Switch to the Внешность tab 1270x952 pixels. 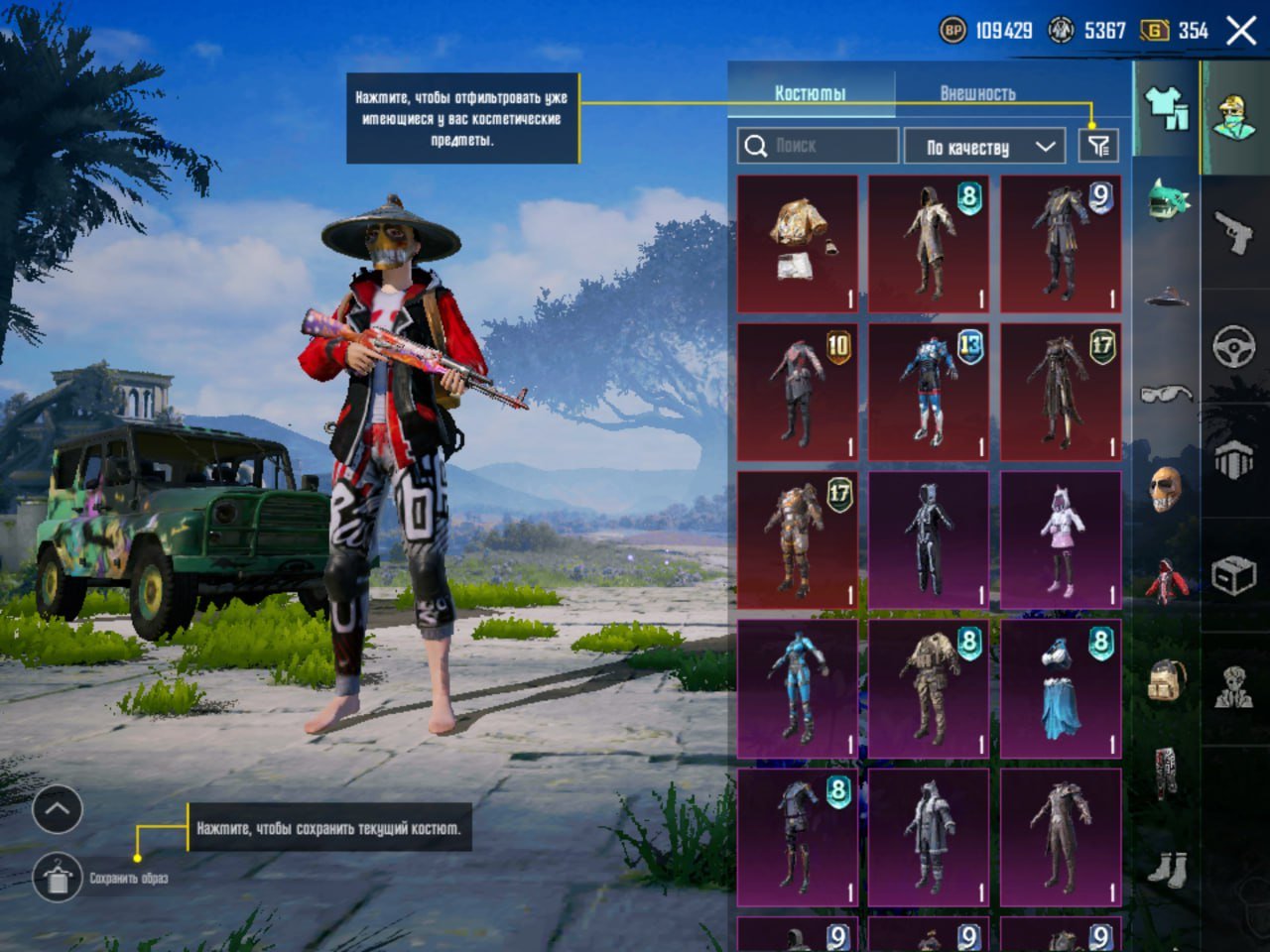click(977, 93)
